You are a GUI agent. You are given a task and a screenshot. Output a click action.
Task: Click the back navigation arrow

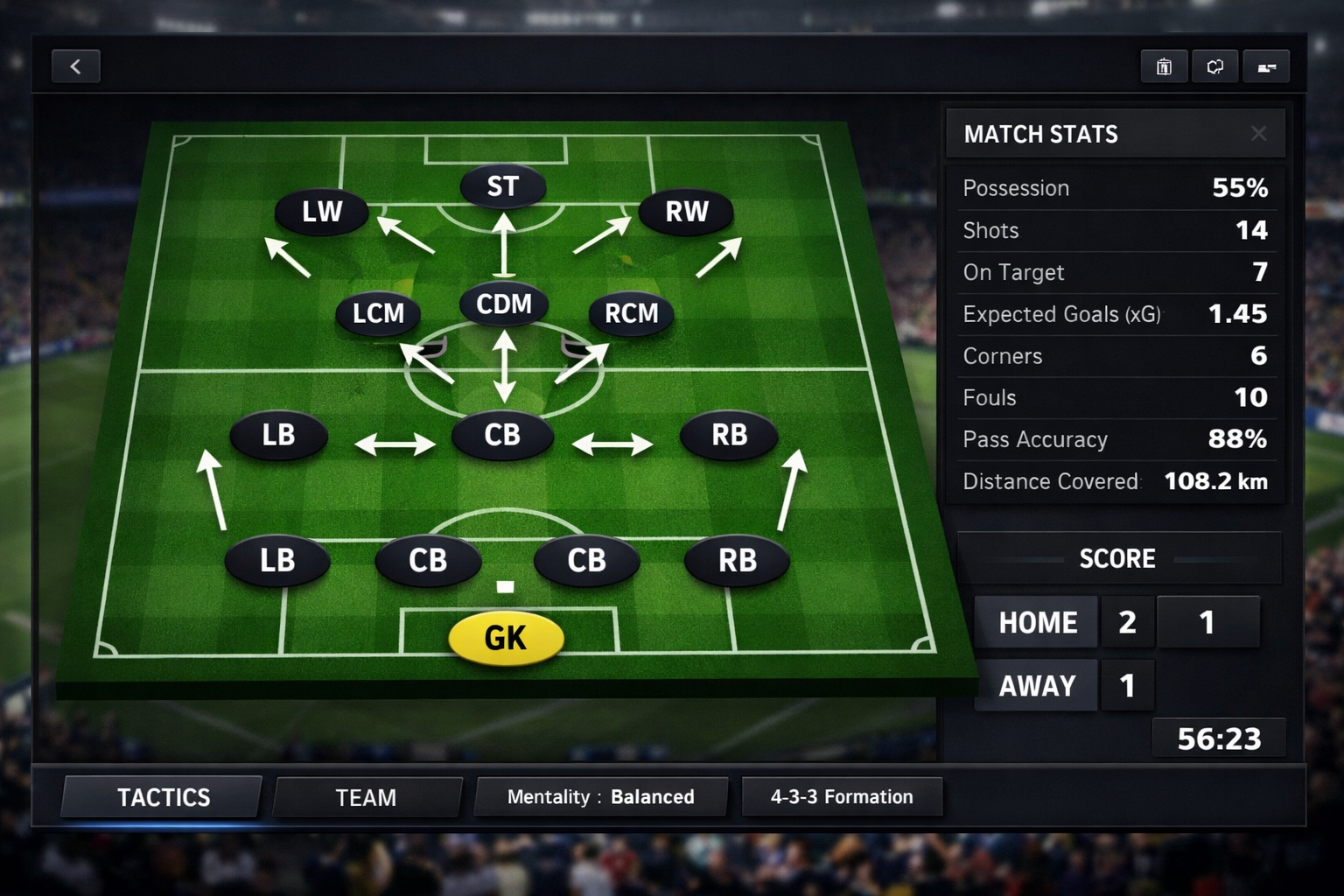75,66
